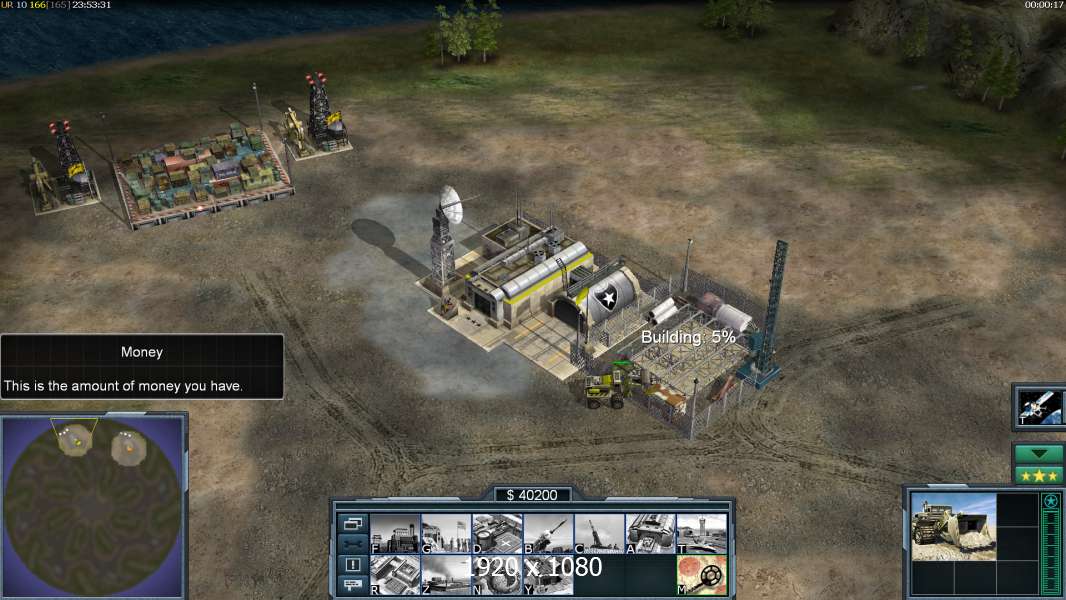Click the overlapping windows button on command bar
The height and width of the screenshot is (600, 1066).
click(x=352, y=523)
